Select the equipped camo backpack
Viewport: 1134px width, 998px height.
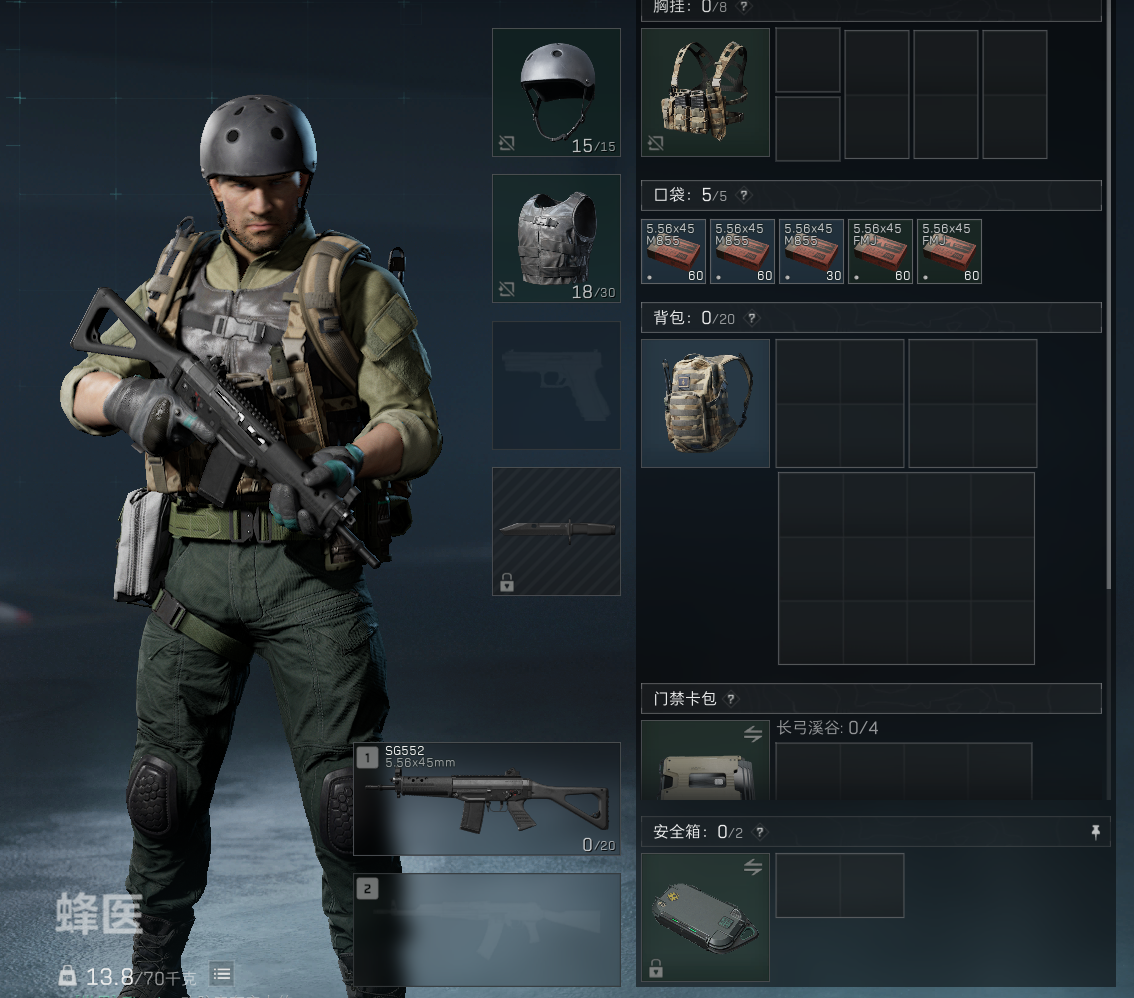tap(705, 403)
